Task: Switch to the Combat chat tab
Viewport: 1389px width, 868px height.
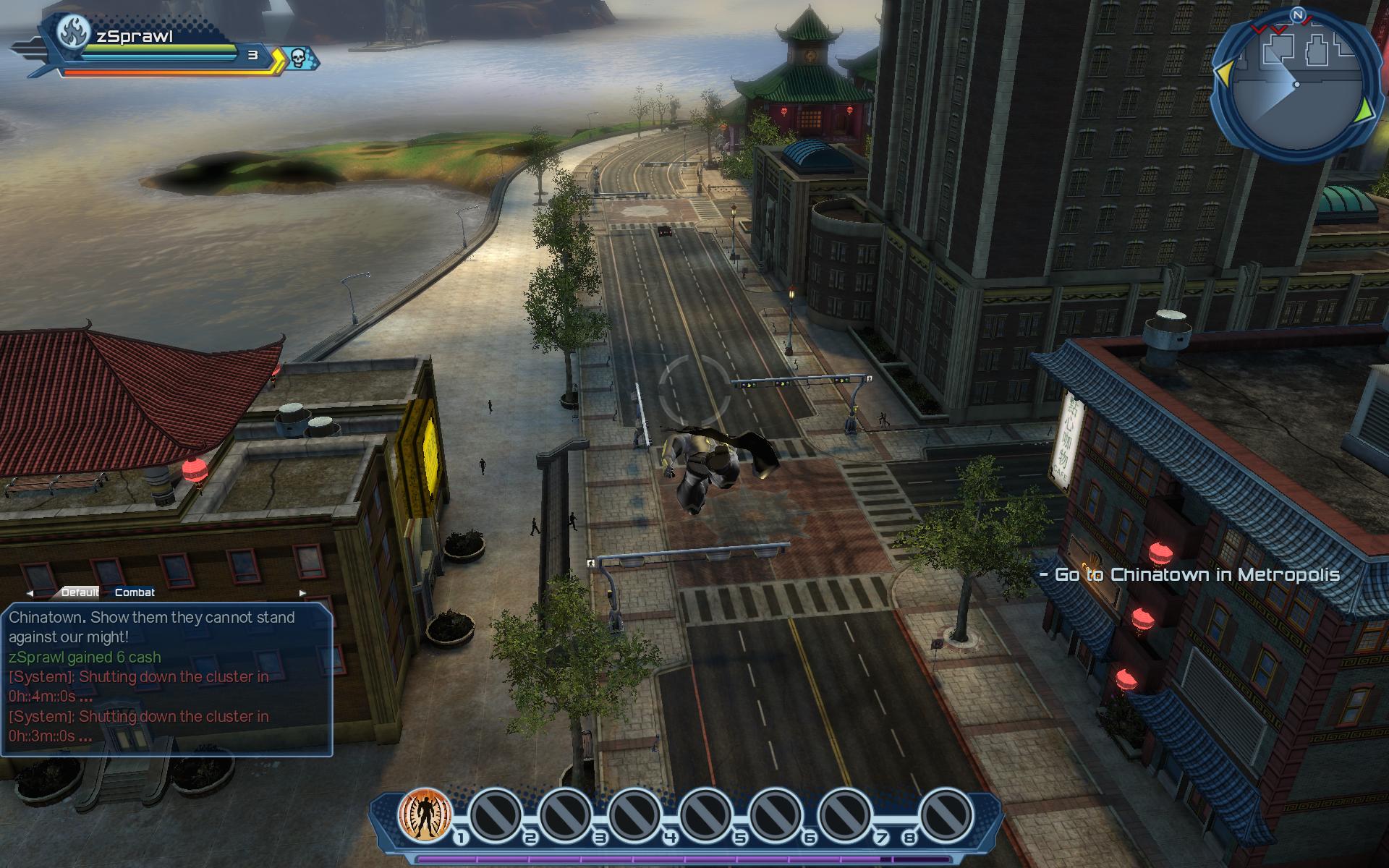Action: (x=135, y=592)
